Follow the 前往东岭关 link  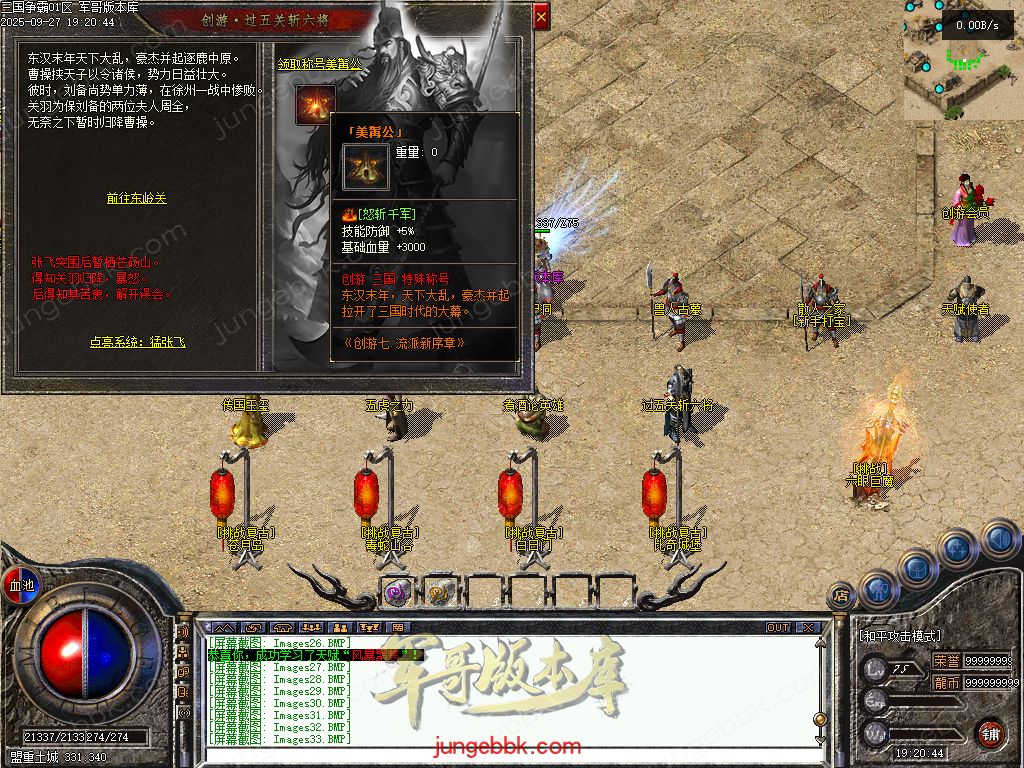click(x=136, y=198)
